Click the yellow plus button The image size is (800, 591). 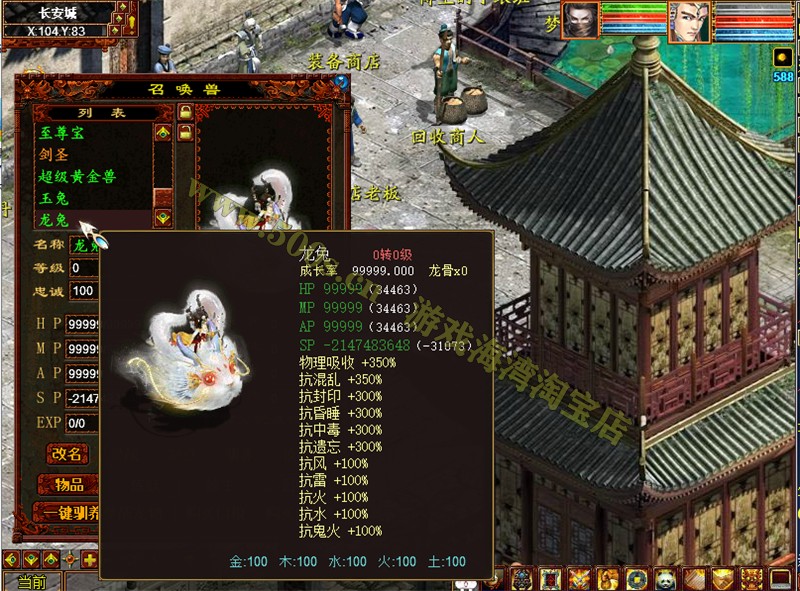pyautogui.click(x=90, y=559)
